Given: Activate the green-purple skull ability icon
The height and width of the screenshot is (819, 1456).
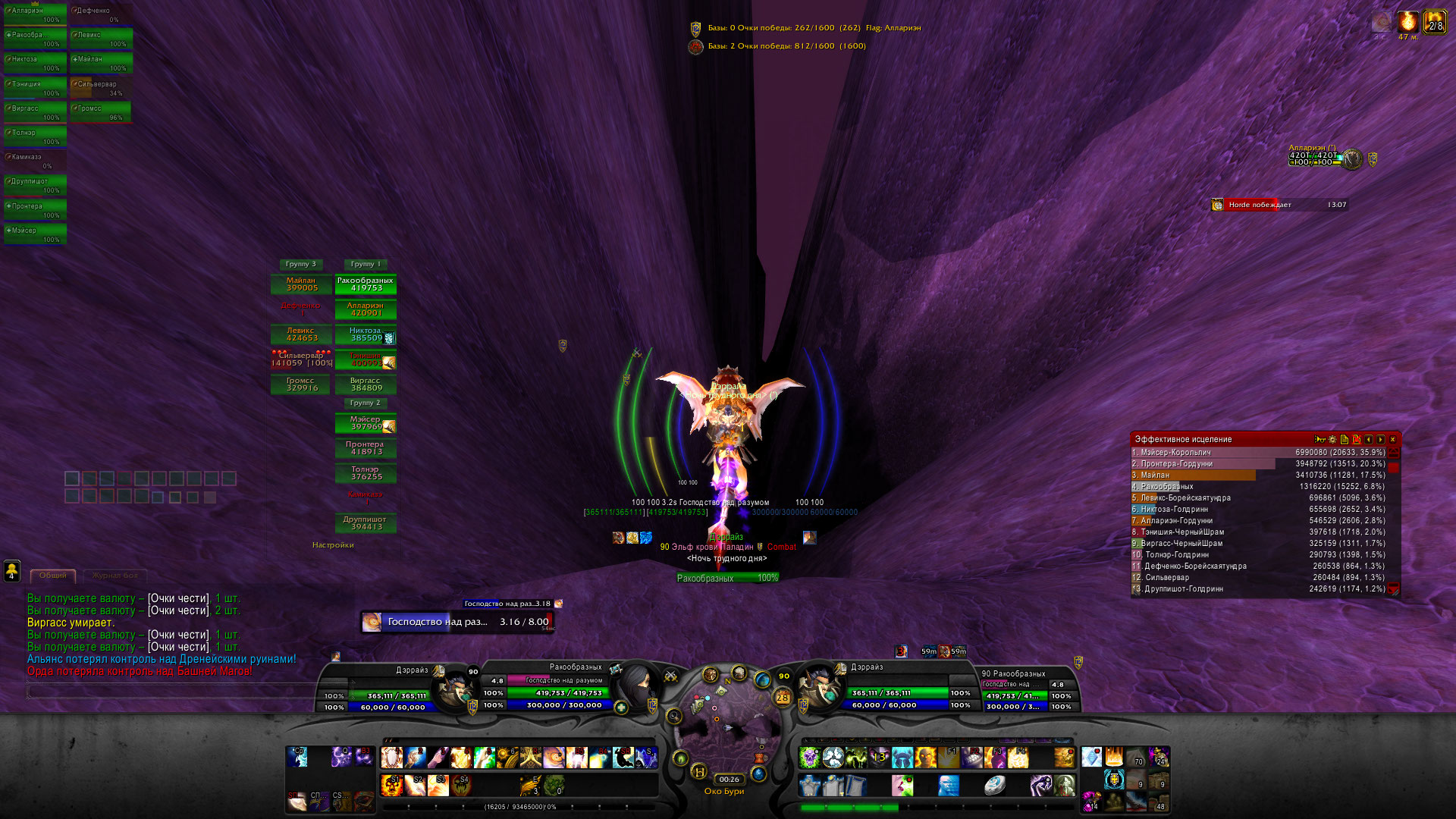Looking at the screenshot, I should click(810, 758).
